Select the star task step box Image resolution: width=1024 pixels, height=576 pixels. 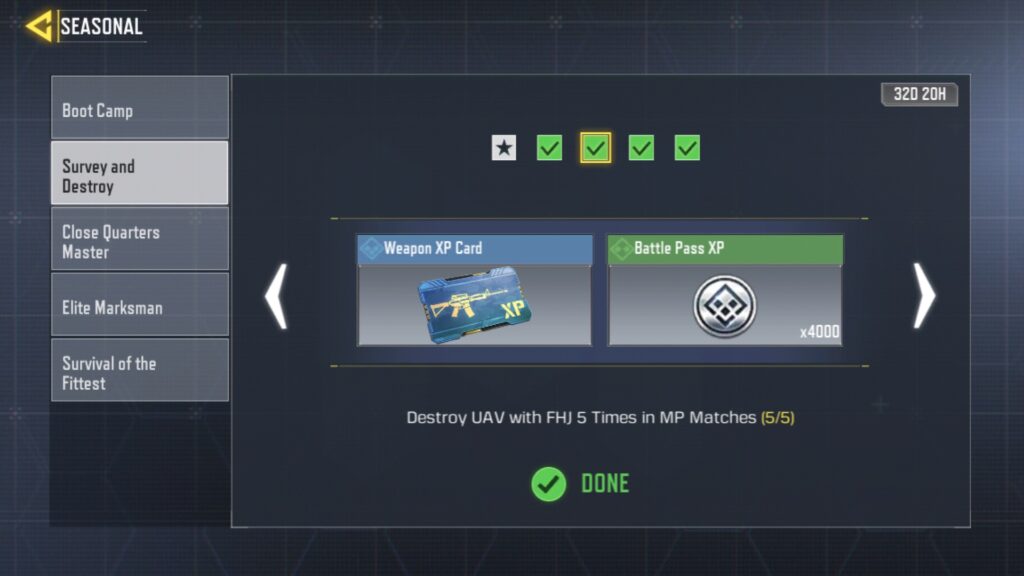pos(504,148)
